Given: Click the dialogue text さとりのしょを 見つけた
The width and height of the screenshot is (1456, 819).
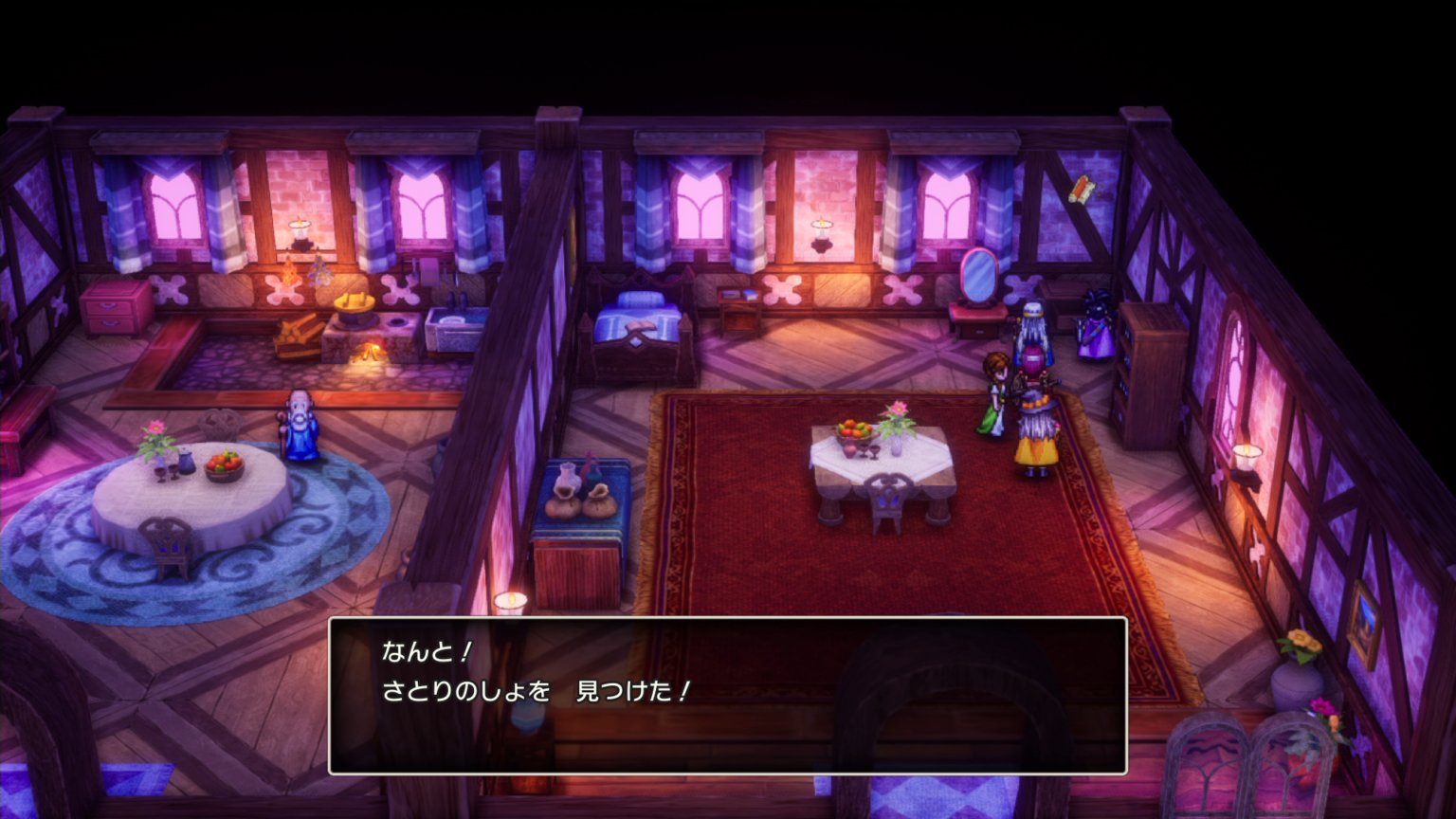Looking at the screenshot, I should (x=537, y=693).
